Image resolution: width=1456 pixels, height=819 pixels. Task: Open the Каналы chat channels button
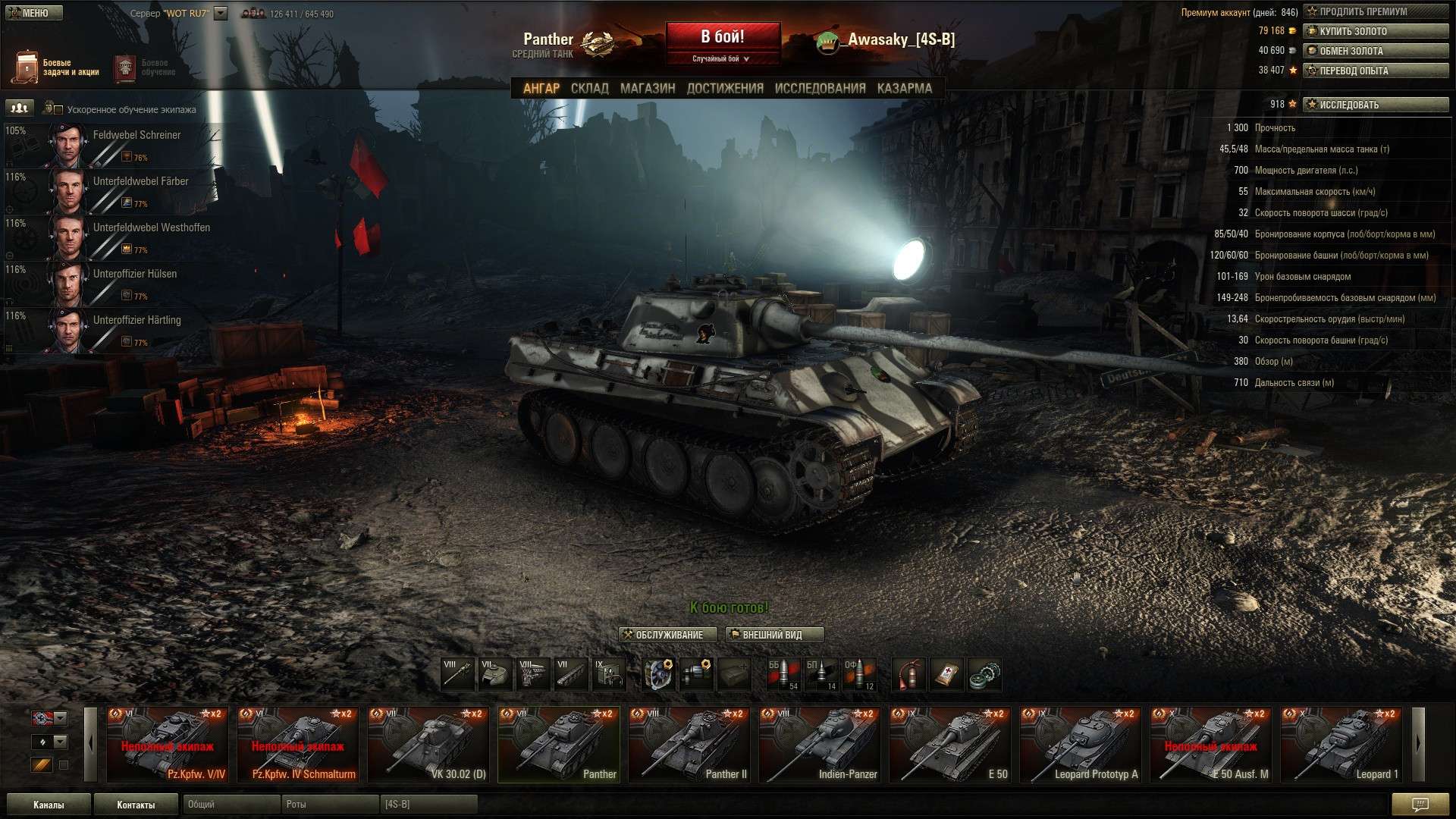coord(49,805)
